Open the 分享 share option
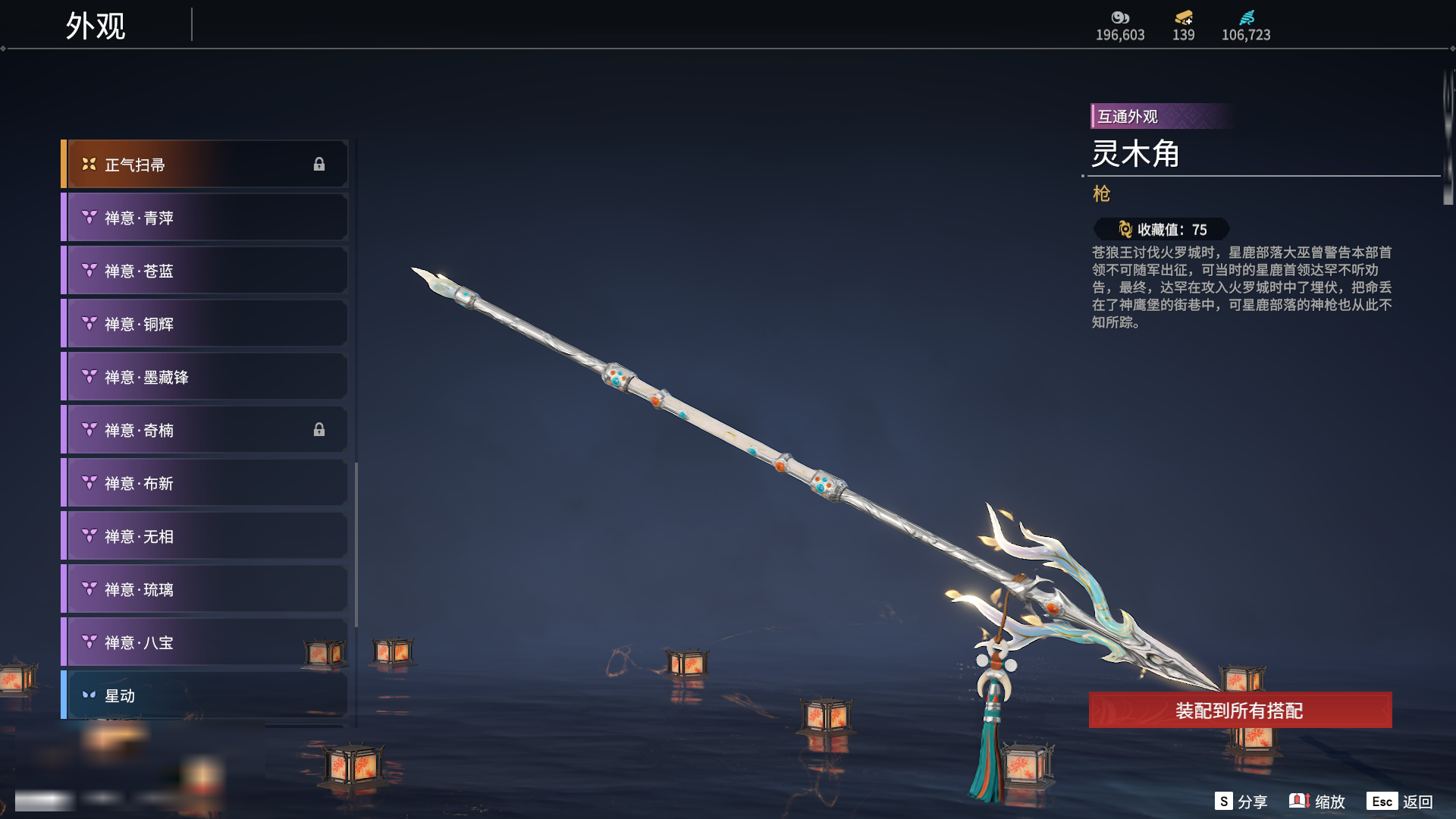This screenshot has height=819, width=1456. tap(1241, 802)
